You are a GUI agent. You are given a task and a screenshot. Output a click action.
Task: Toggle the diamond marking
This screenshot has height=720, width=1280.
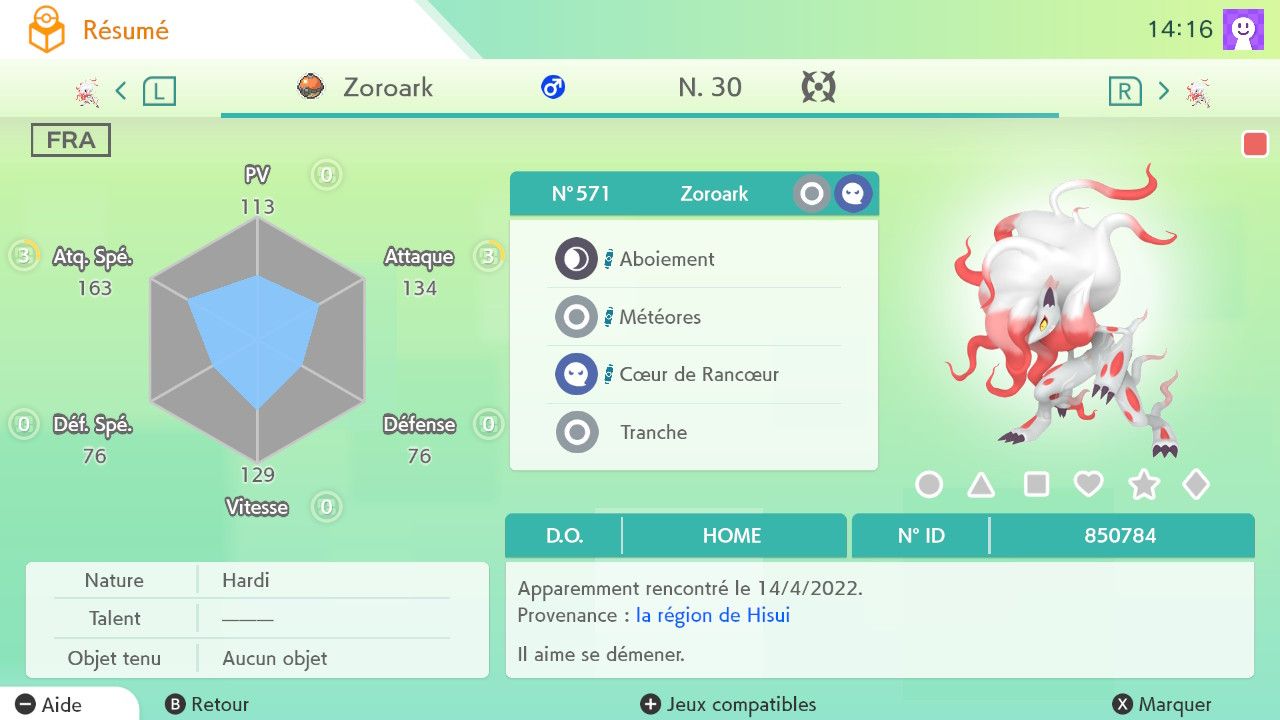click(1196, 485)
